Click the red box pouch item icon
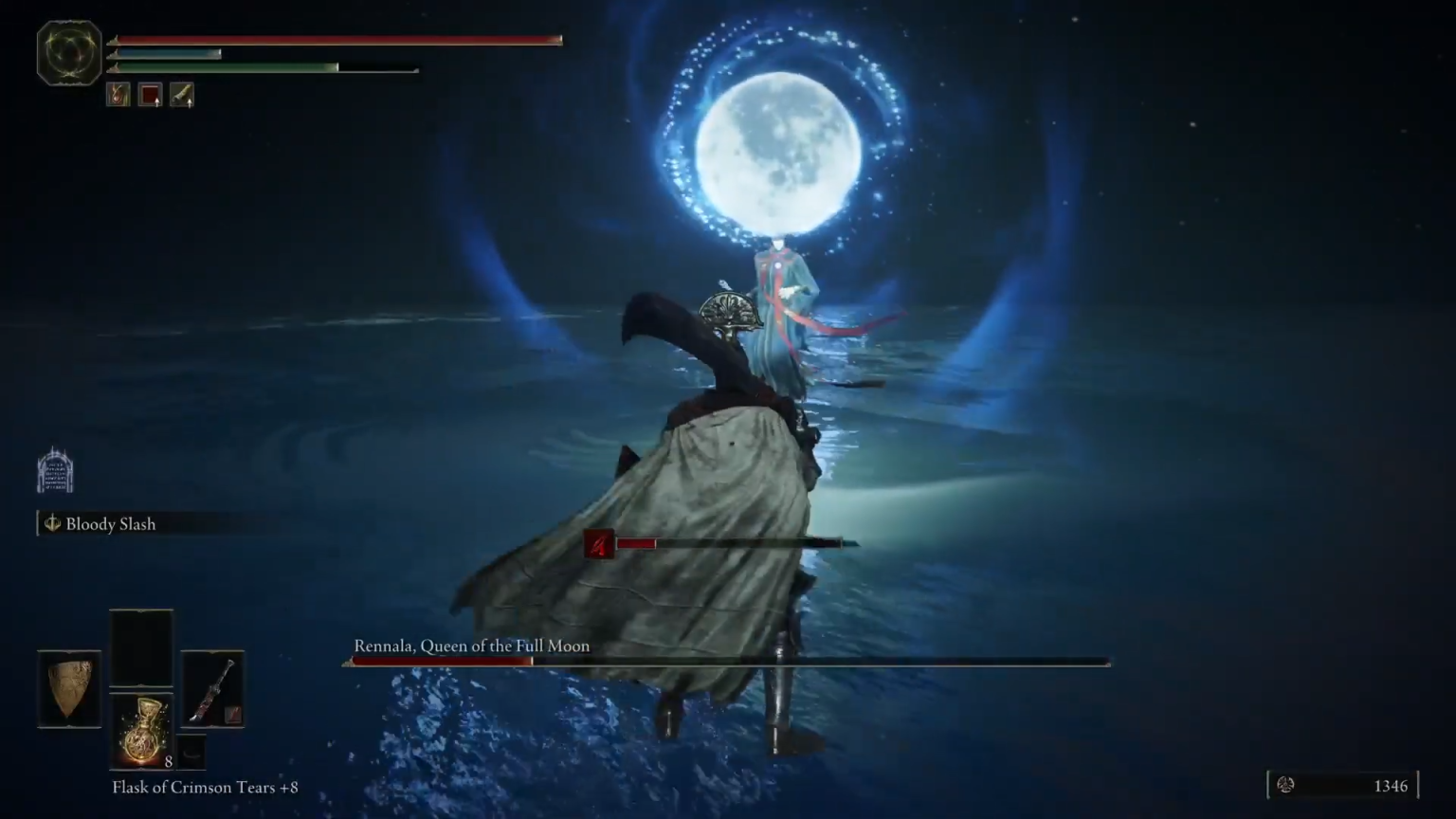 click(x=150, y=94)
